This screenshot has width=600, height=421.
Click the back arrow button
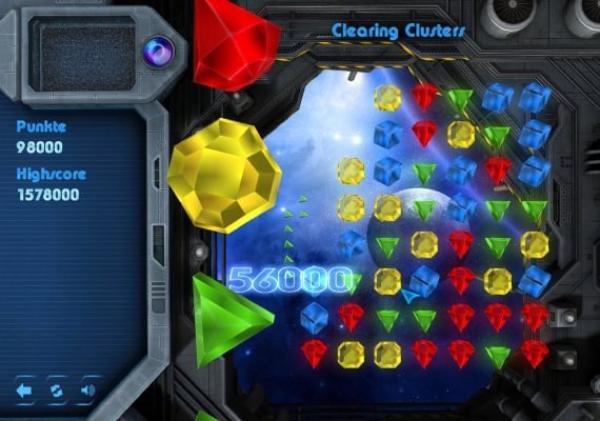coord(26,390)
